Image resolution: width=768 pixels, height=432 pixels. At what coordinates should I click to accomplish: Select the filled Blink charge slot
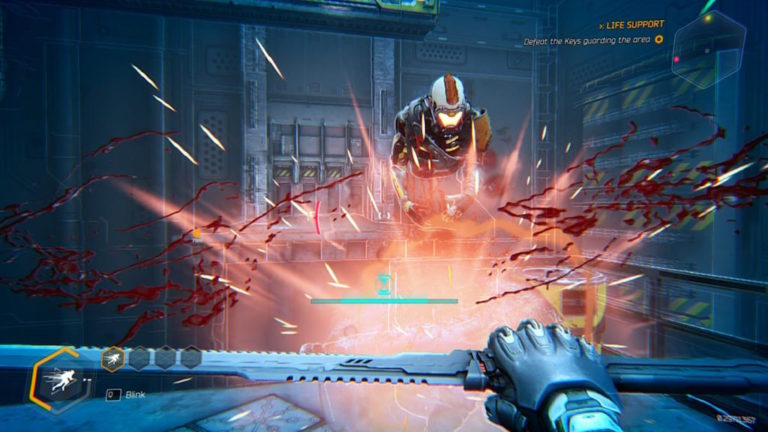point(113,357)
